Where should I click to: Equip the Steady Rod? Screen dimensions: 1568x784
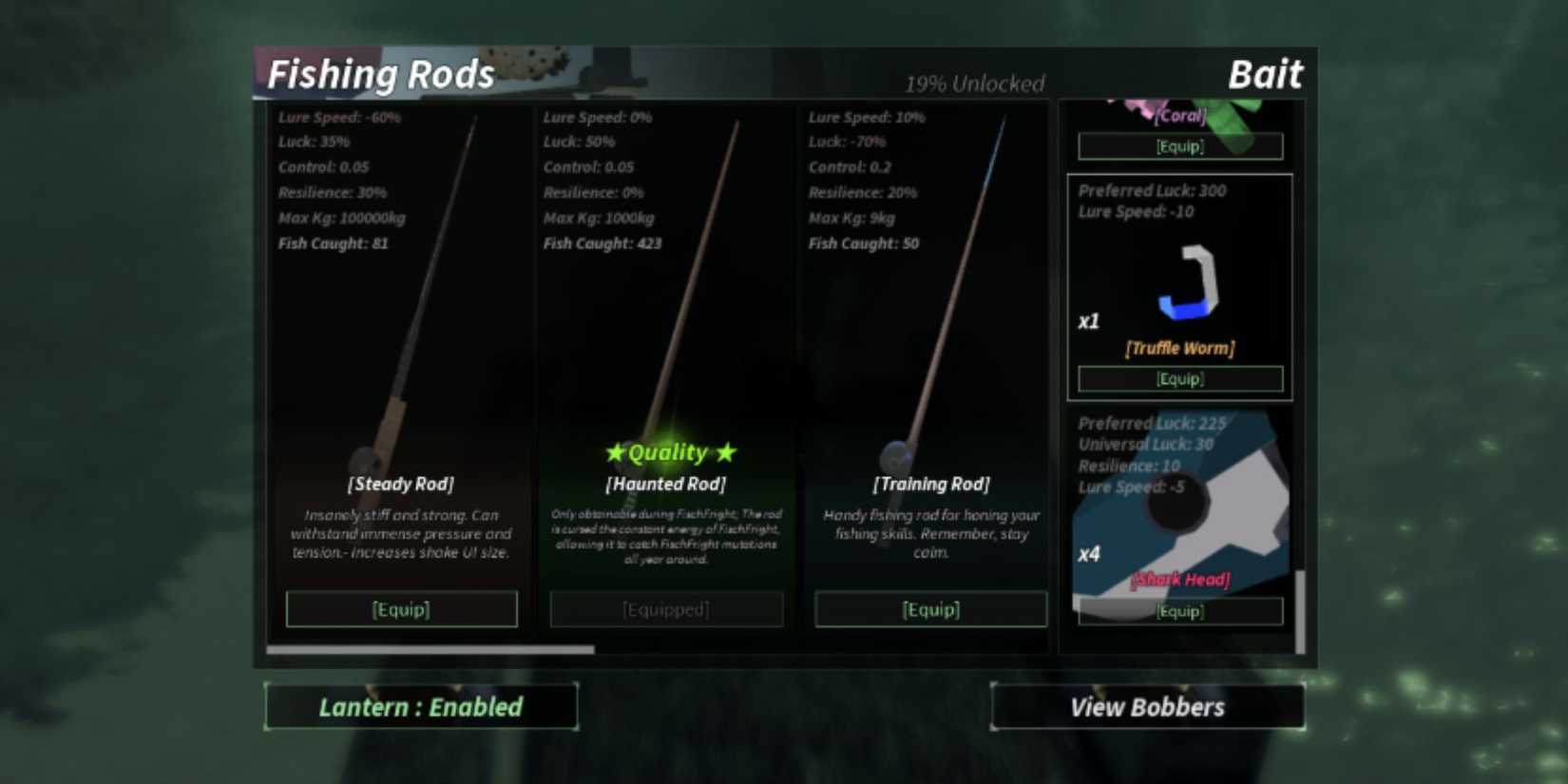click(x=401, y=609)
